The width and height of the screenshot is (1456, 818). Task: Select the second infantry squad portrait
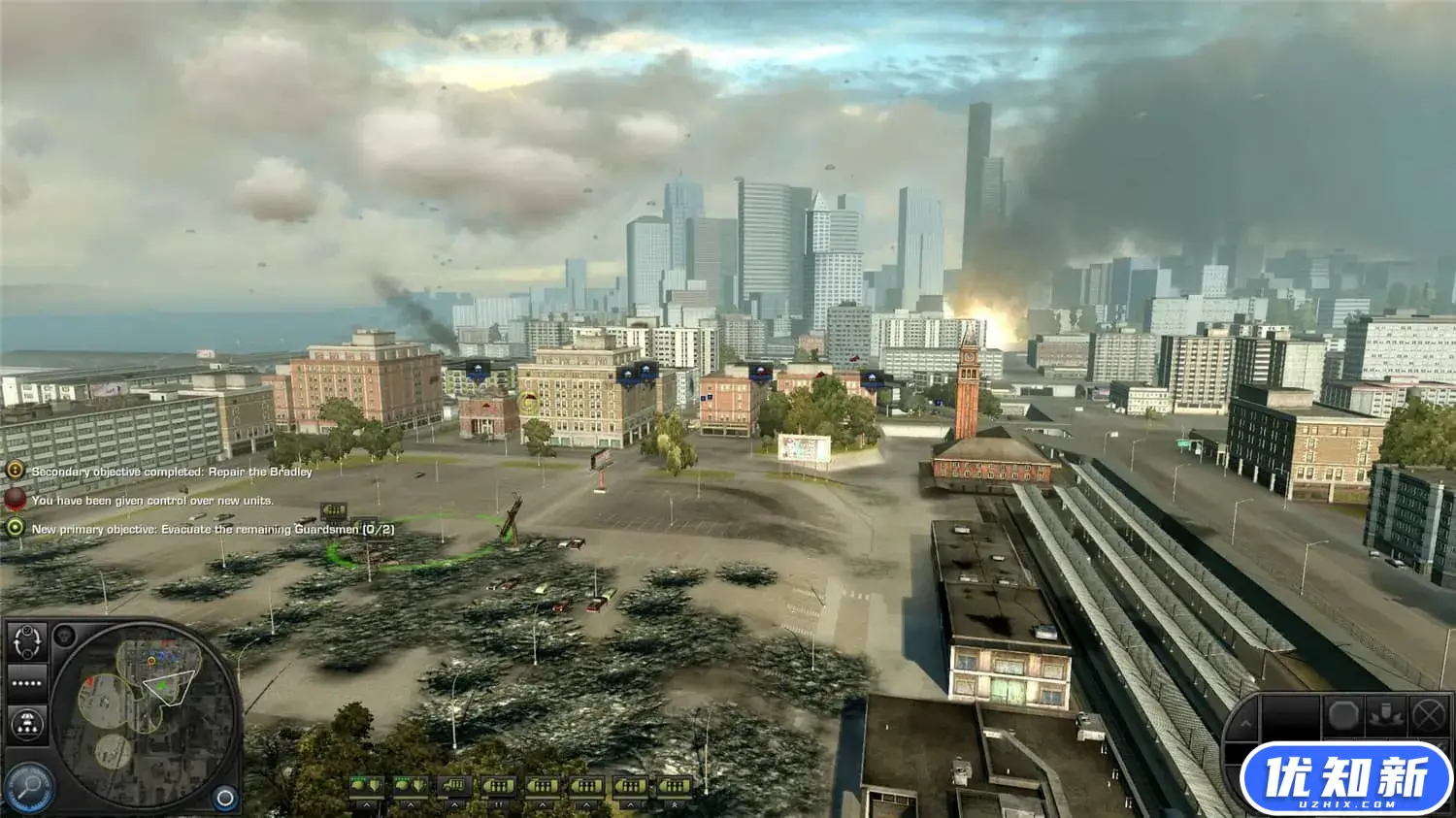pos(410,785)
